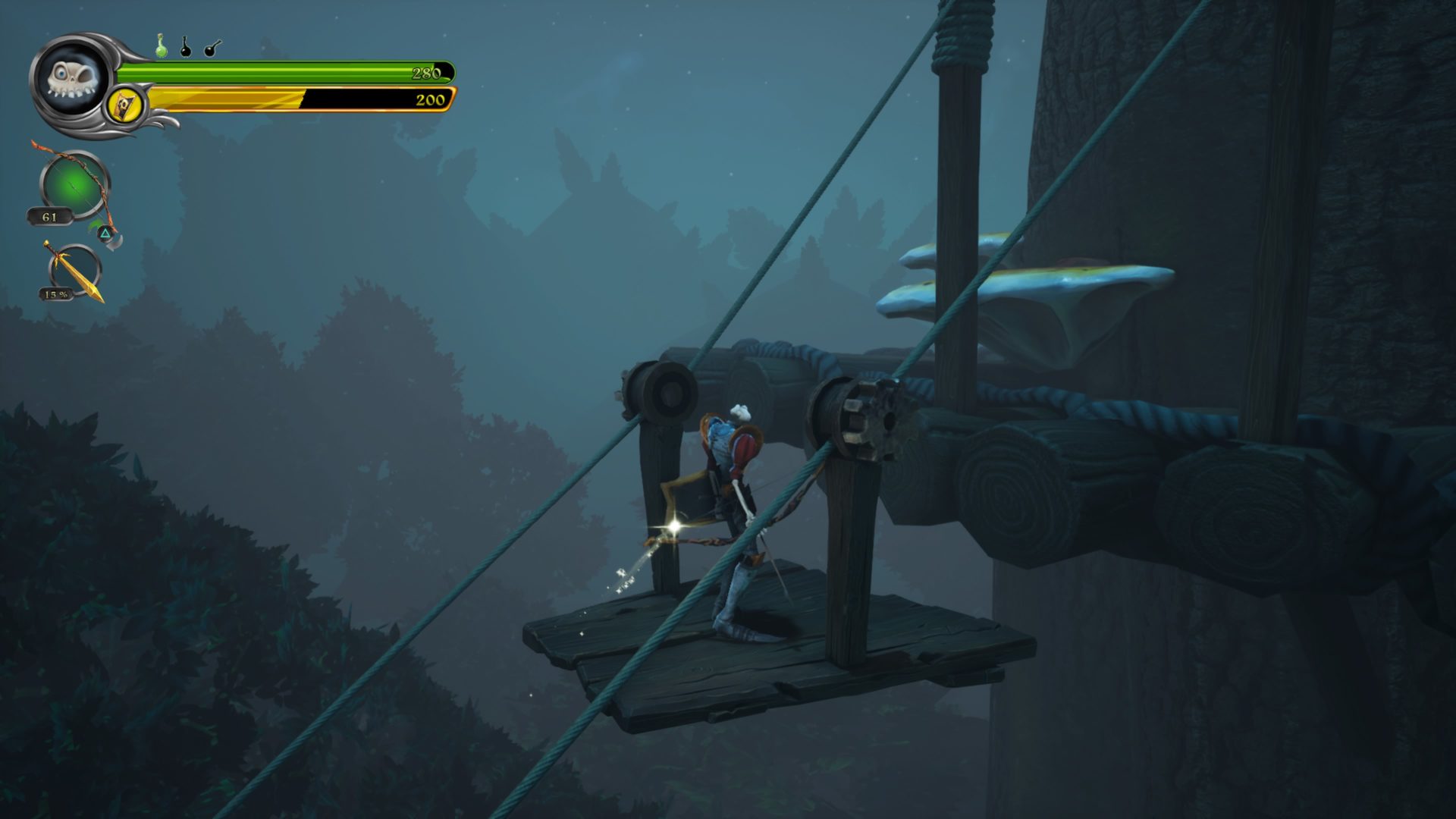The image size is (1456, 819).
Task: Click the yellow shield icon
Action: [x=125, y=105]
